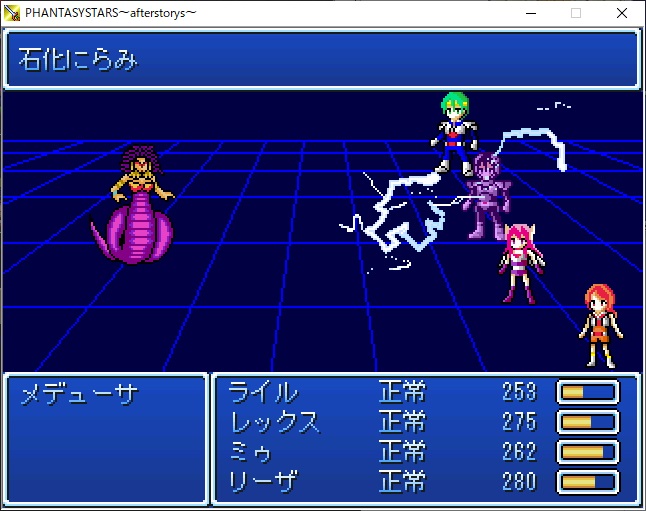Pick the リーザ party row
The image size is (646, 511).
tap(263, 482)
